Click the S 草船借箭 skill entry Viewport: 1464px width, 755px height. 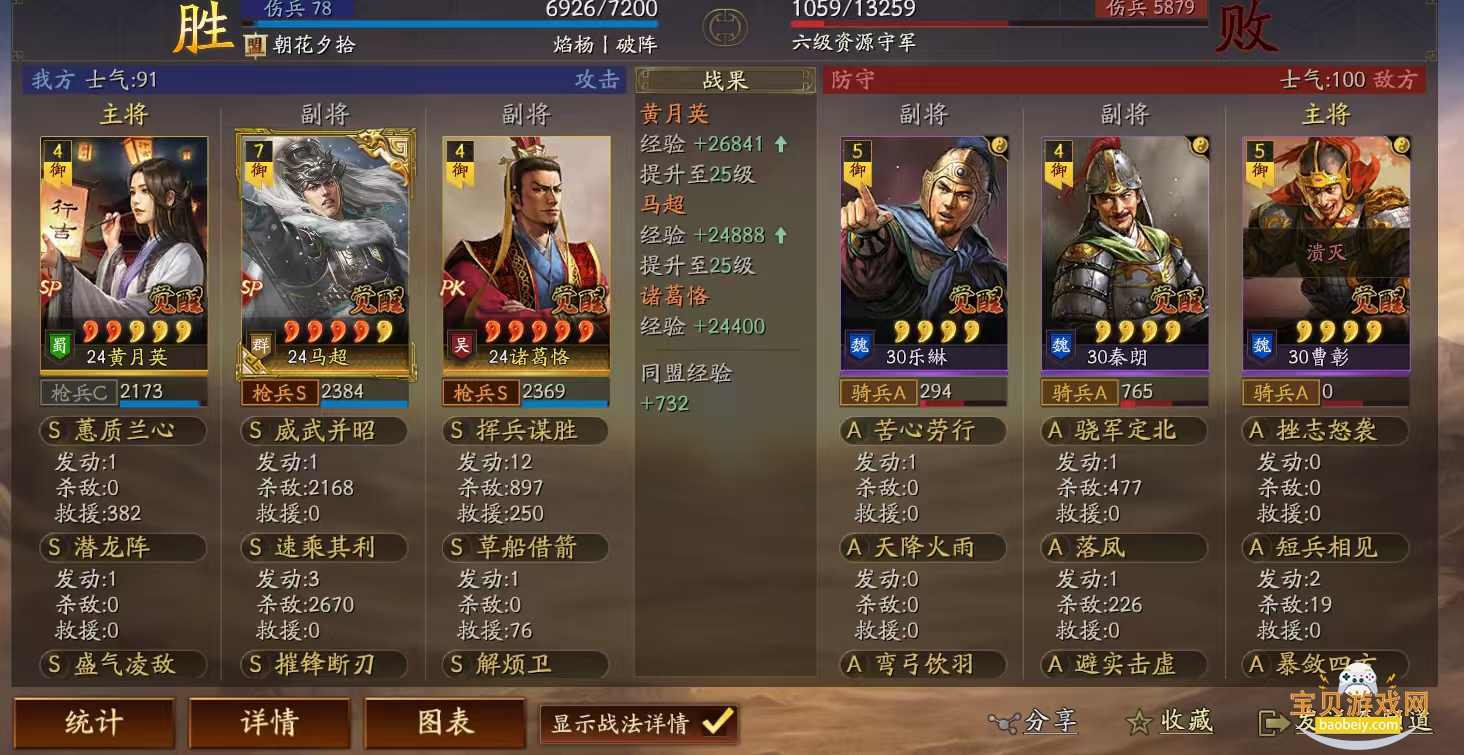tap(524, 548)
